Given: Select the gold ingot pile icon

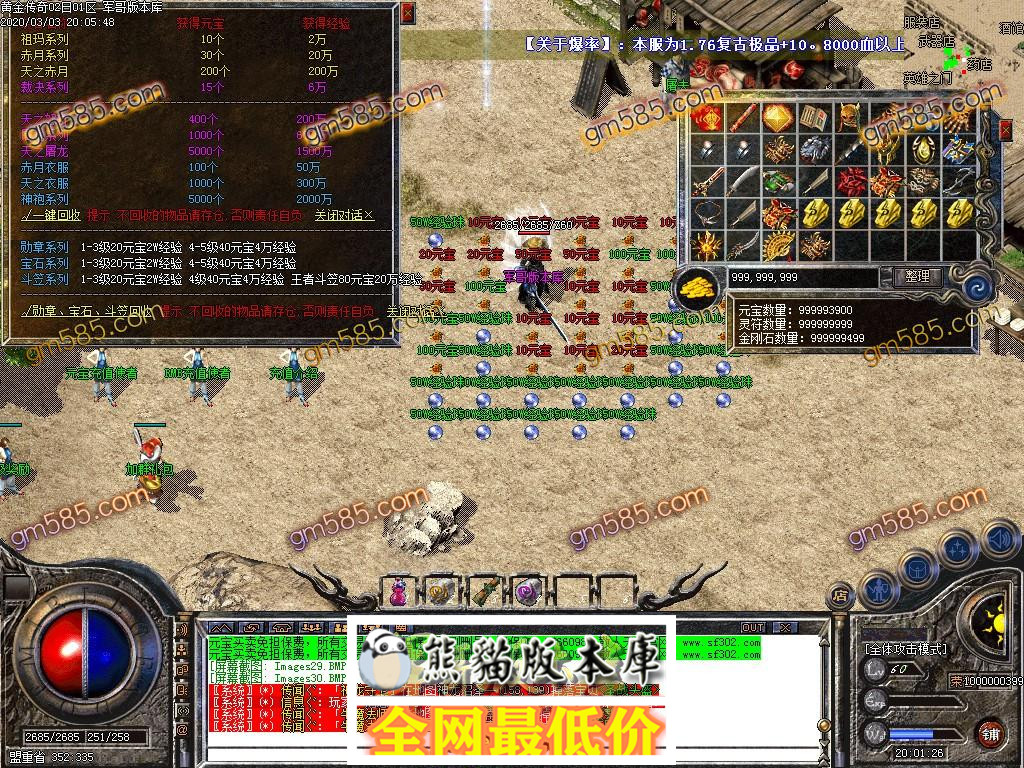Looking at the screenshot, I should (700, 287).
